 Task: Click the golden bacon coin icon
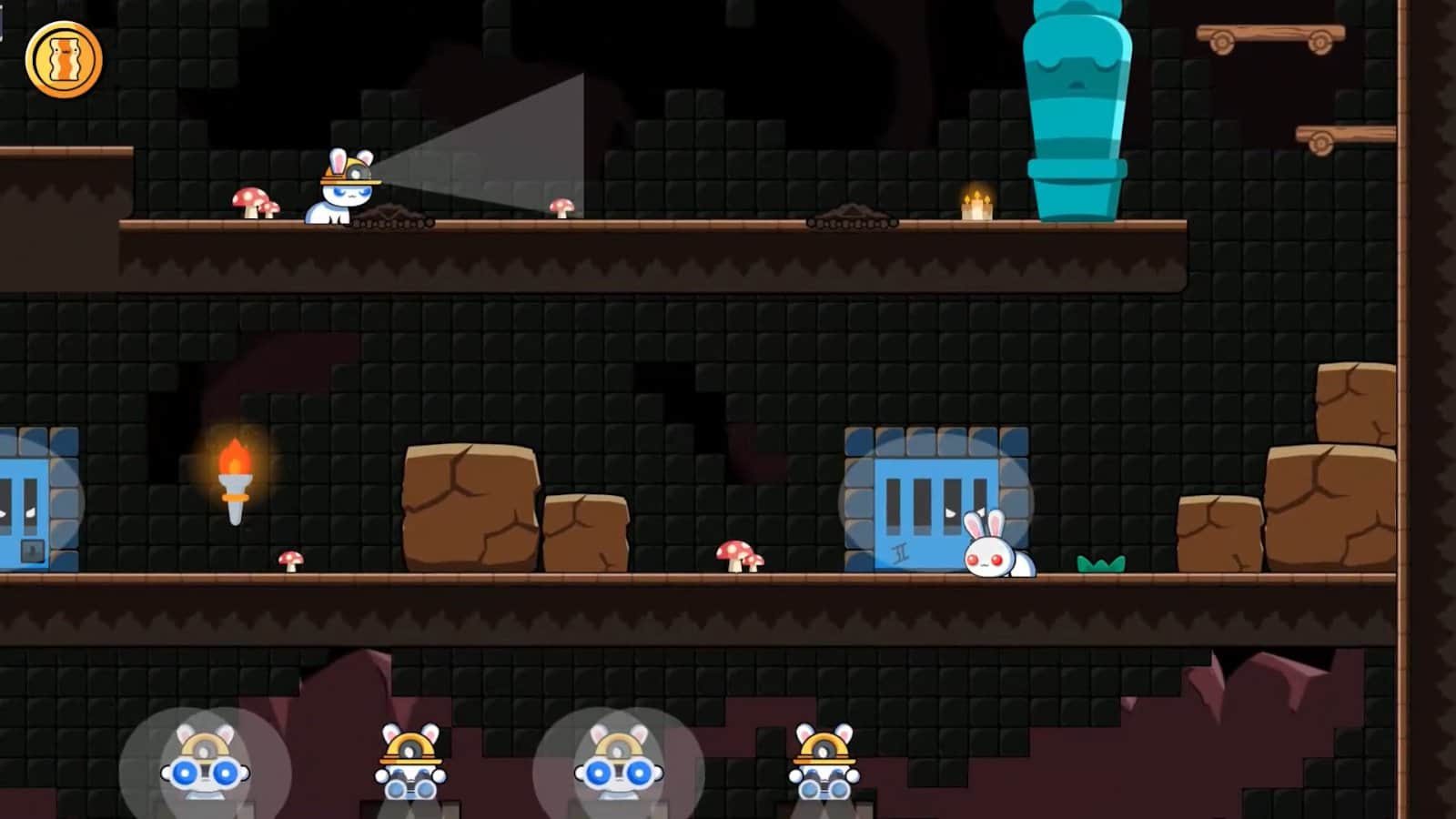pyautogui.click(x=64, y=60)
